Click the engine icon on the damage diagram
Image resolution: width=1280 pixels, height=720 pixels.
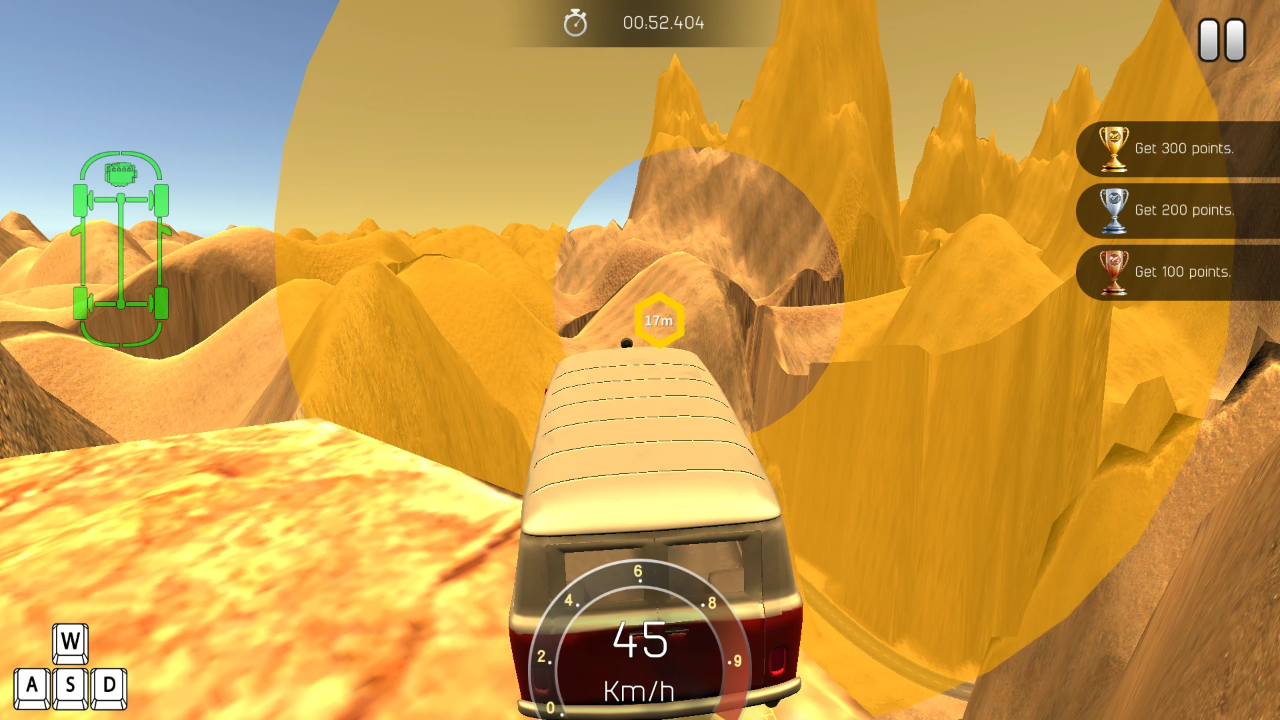click(119, 172)
